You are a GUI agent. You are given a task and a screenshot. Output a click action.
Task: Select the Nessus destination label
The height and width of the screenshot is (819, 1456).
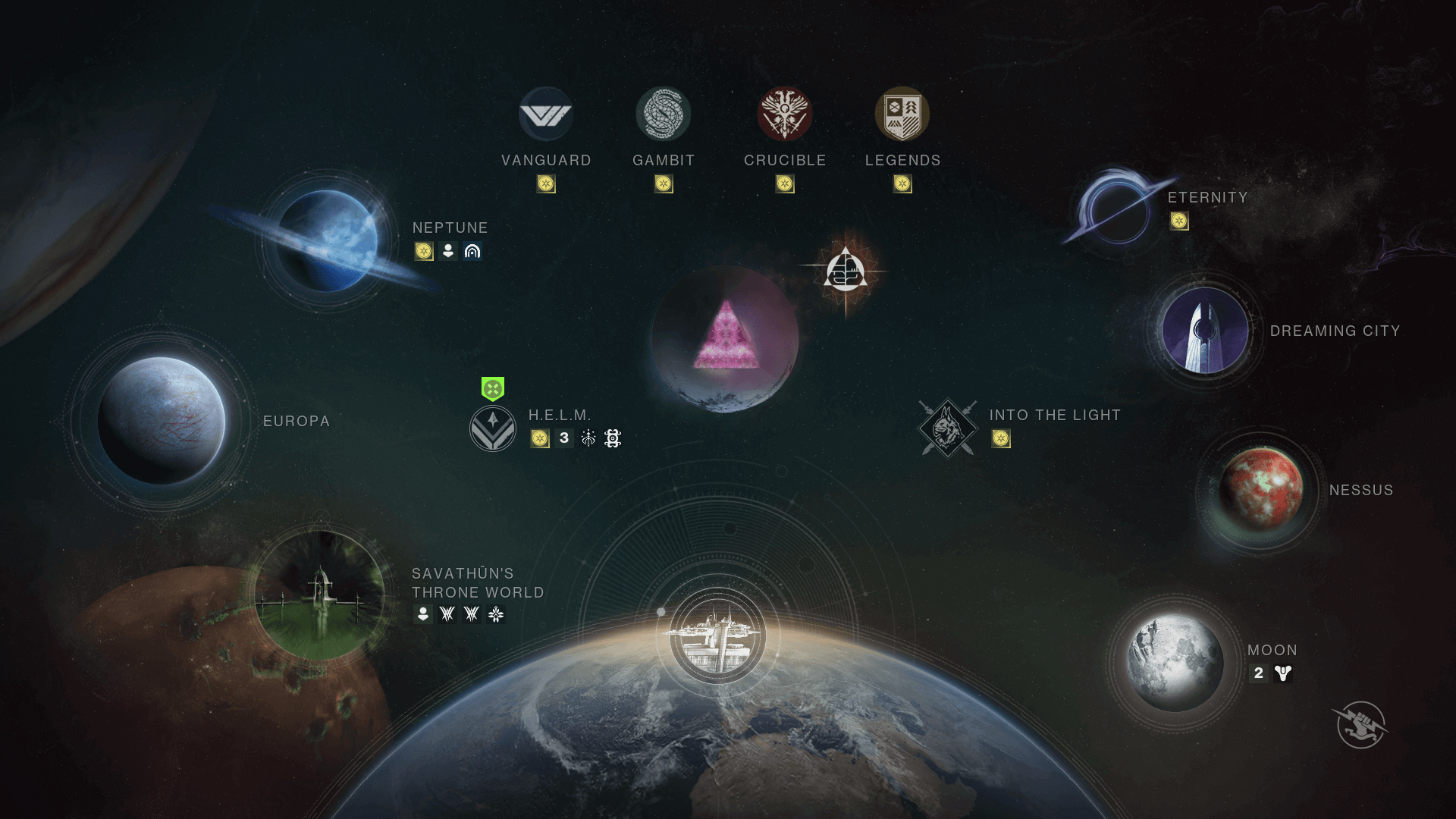[x=1361, y=490]
